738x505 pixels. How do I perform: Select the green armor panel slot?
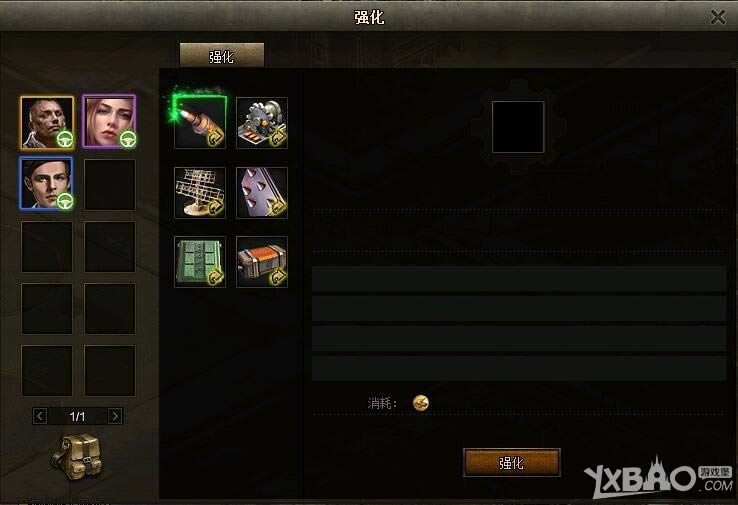(x=200, y=261)
